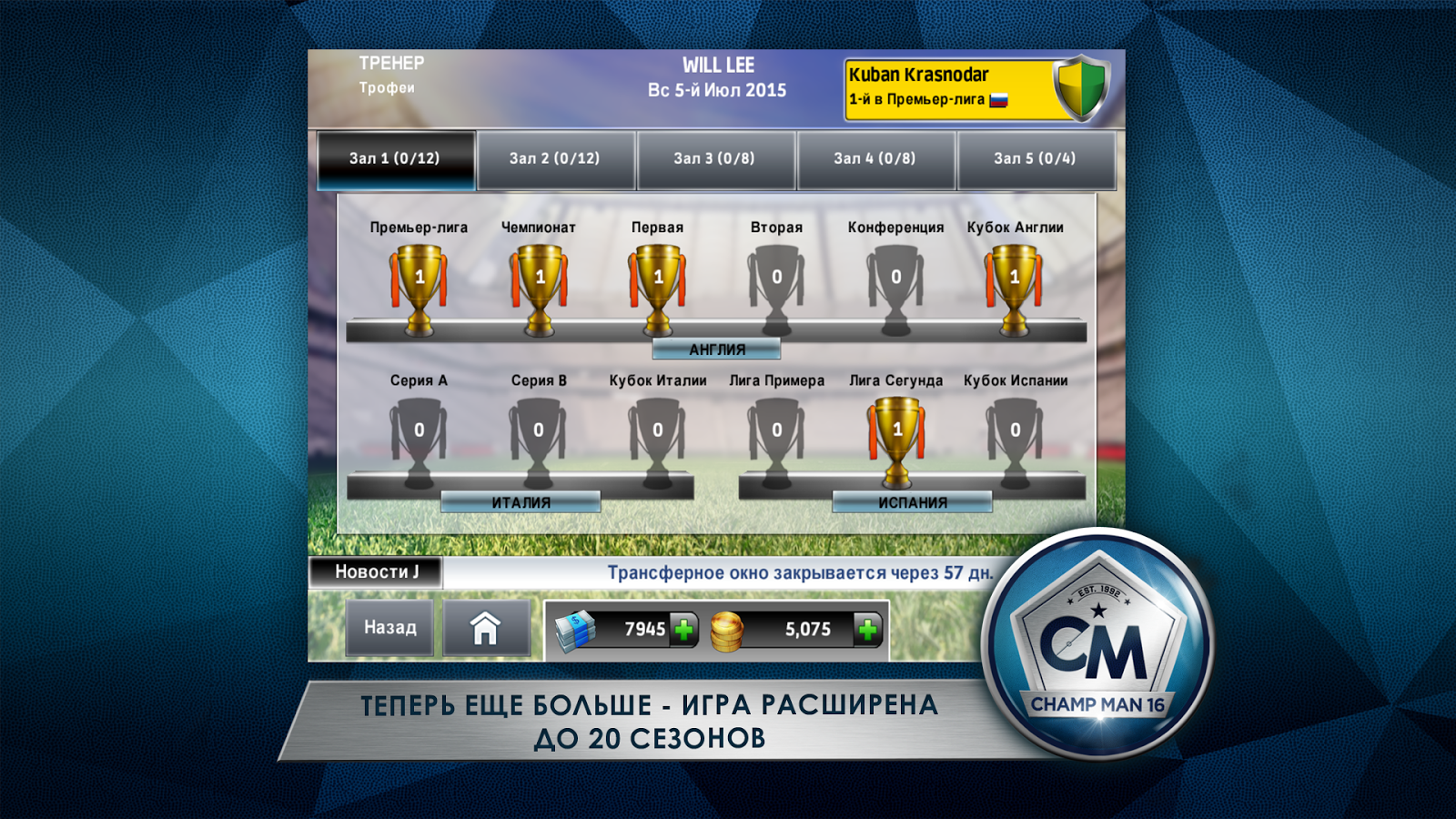Open the Зал 2 (0/12) tab
Screen dimensions: 1456x819
click(555, 159)
